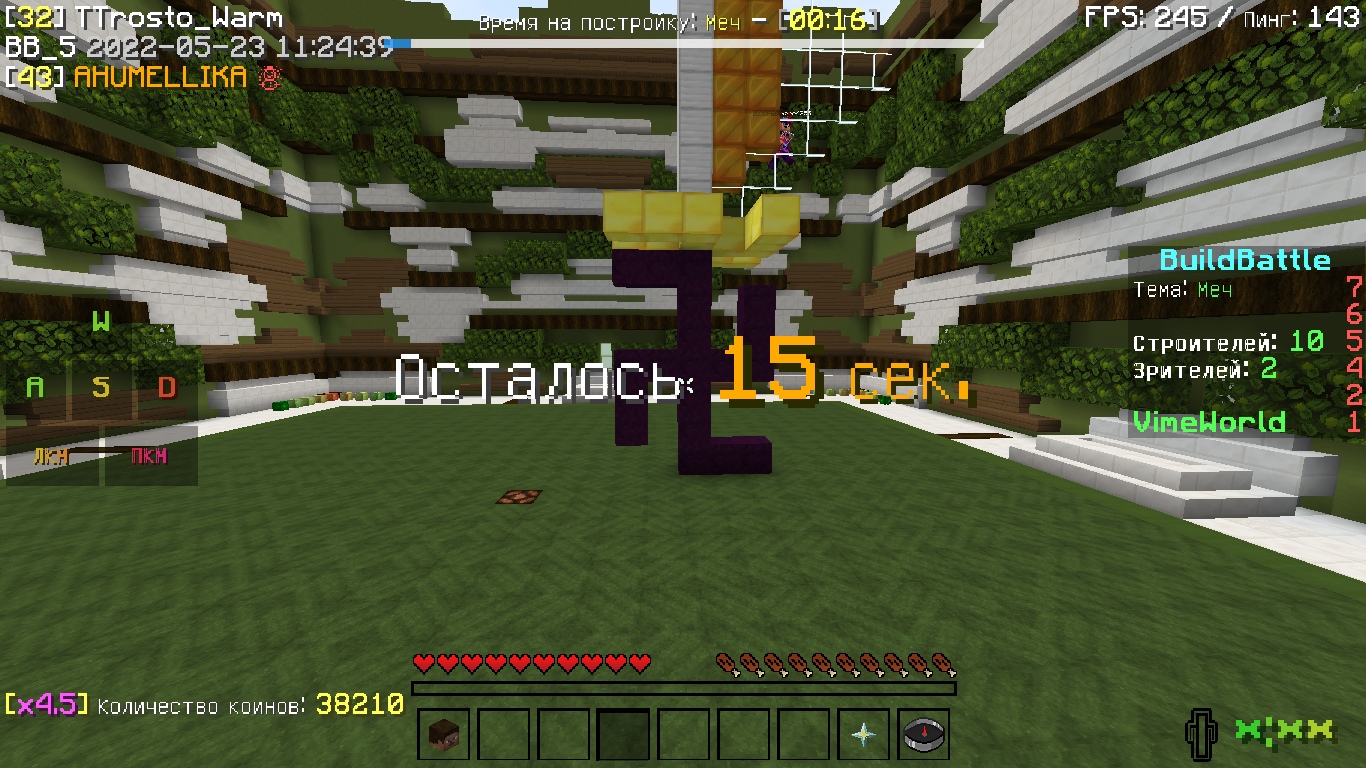1366x768 pixels.
Task: Expand the BuildBattle scoreboard header
Action: pyautogui.click(x=1245, y=260)
